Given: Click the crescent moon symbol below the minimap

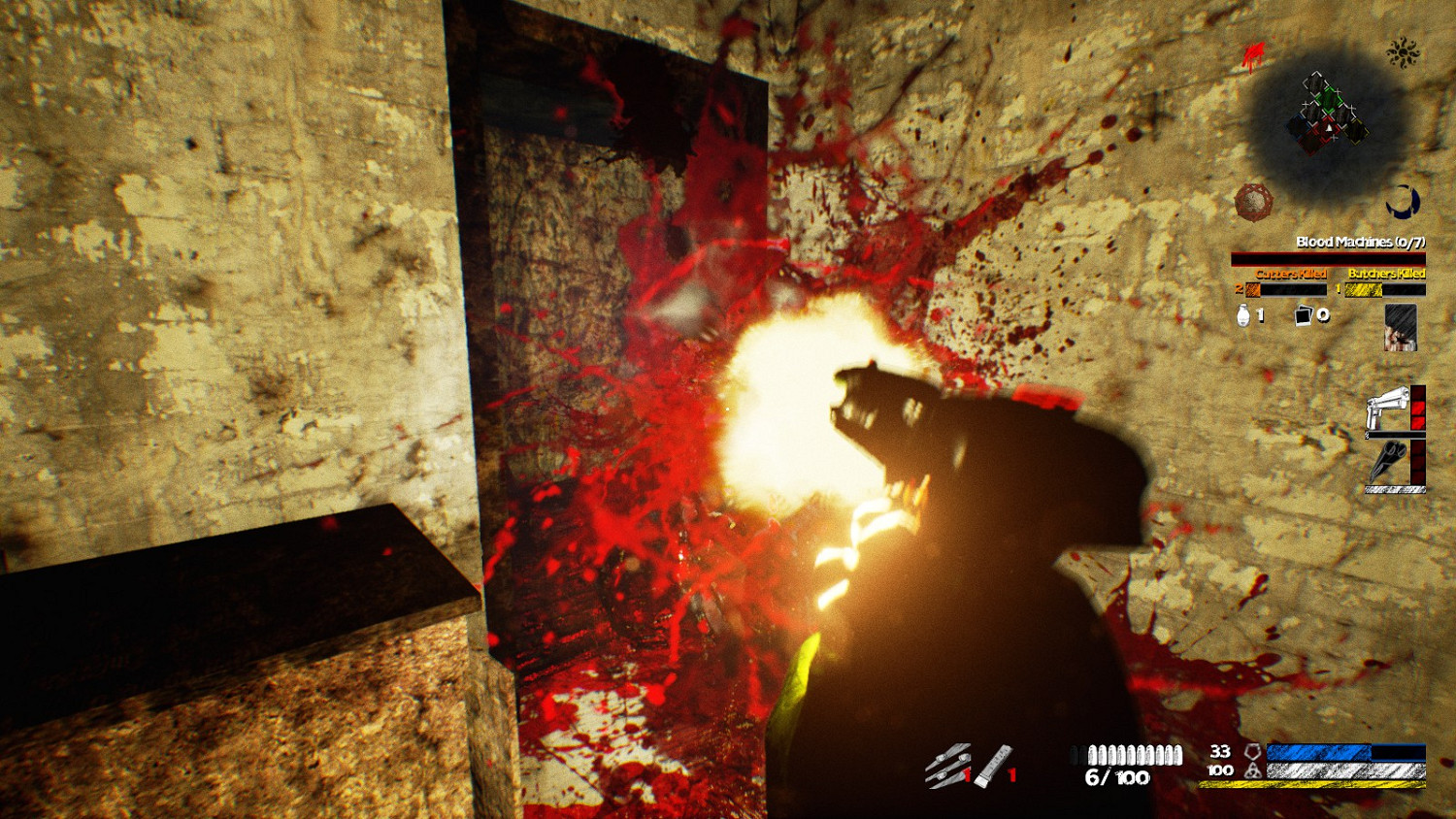Looking at the screenshot, I should [1403, 200].
